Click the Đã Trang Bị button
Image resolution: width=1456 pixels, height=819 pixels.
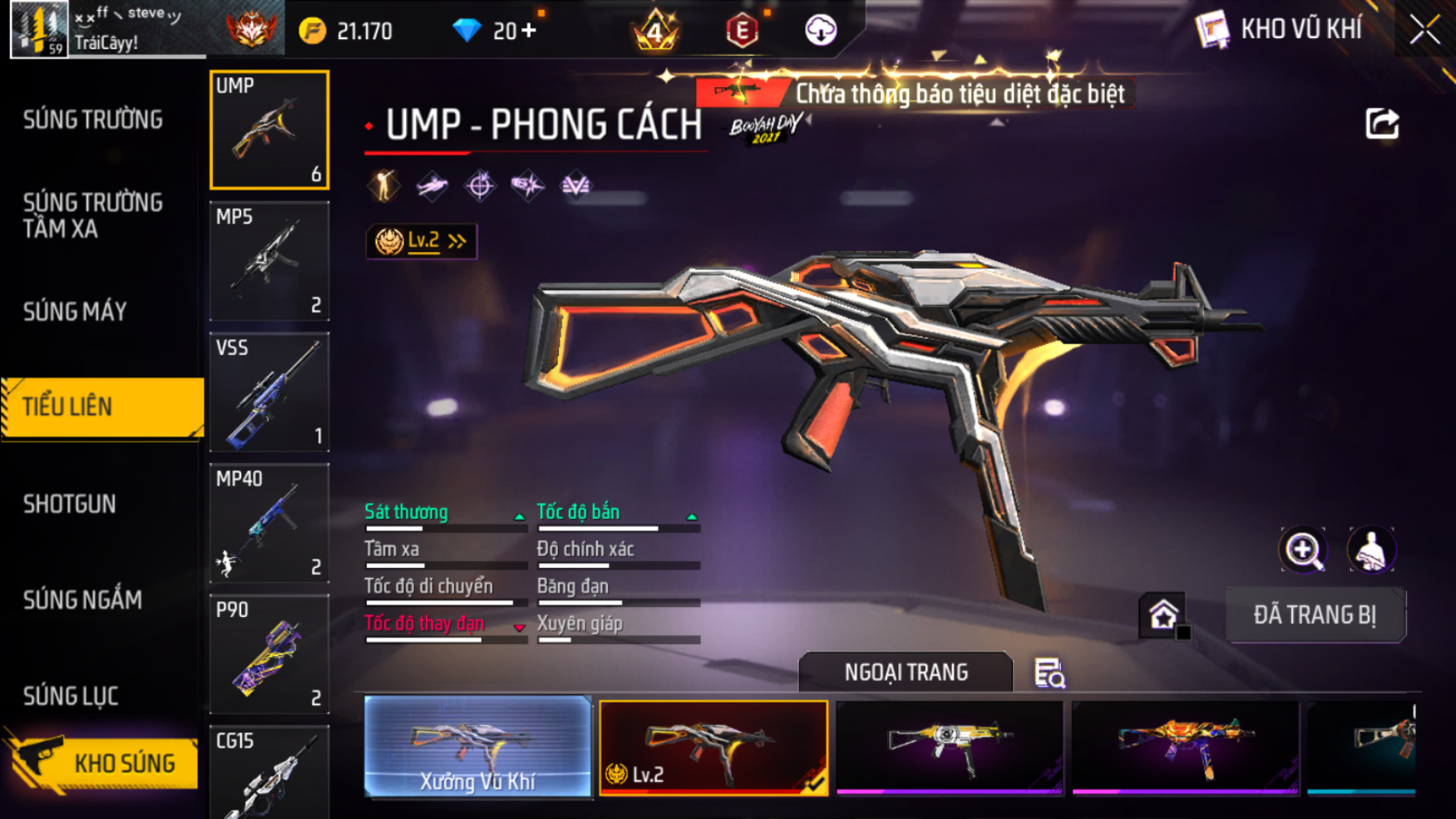click(x=1315, y=615)
